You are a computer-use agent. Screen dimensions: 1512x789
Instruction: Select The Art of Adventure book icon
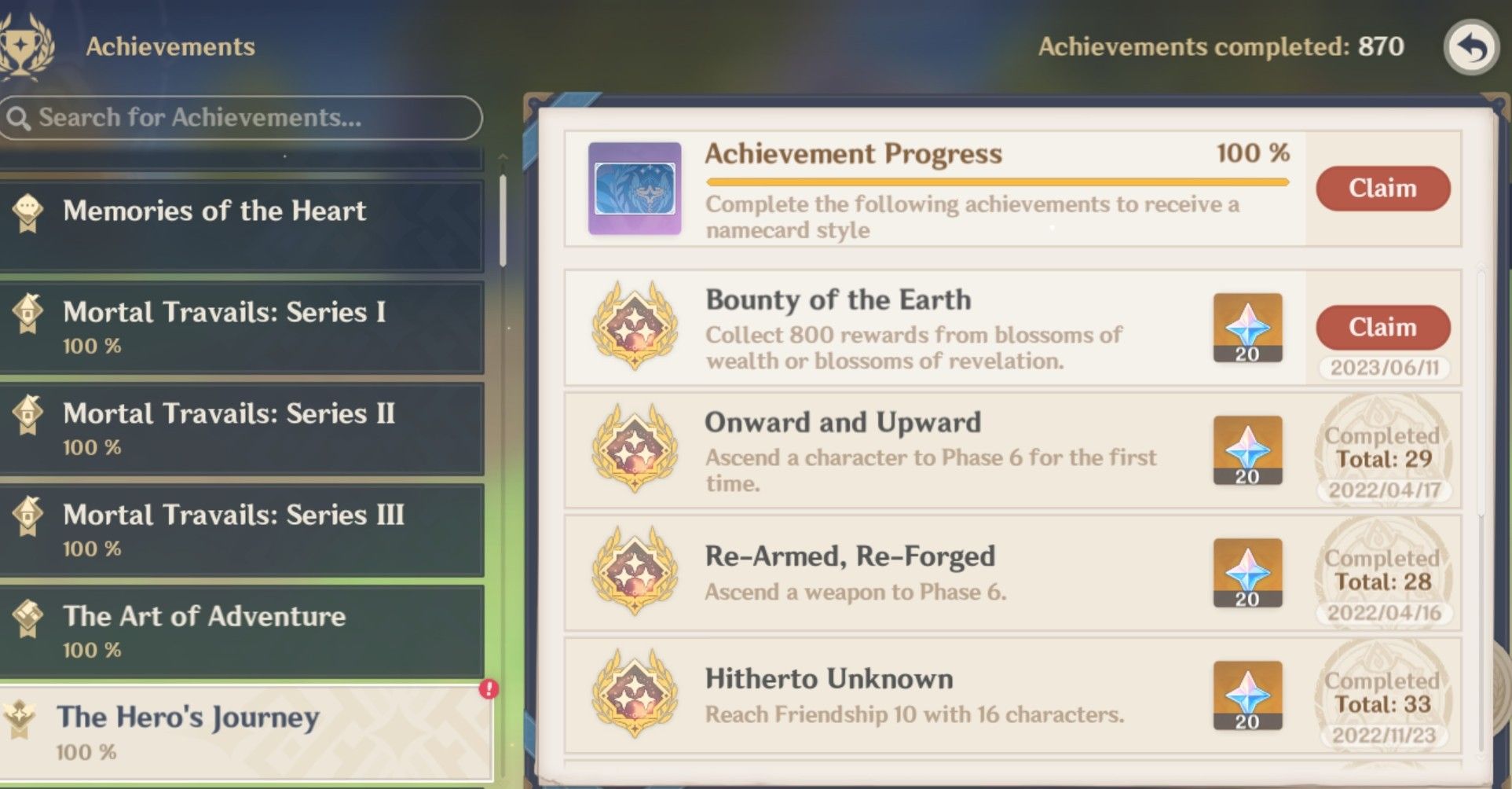click(x=28, y=616)
